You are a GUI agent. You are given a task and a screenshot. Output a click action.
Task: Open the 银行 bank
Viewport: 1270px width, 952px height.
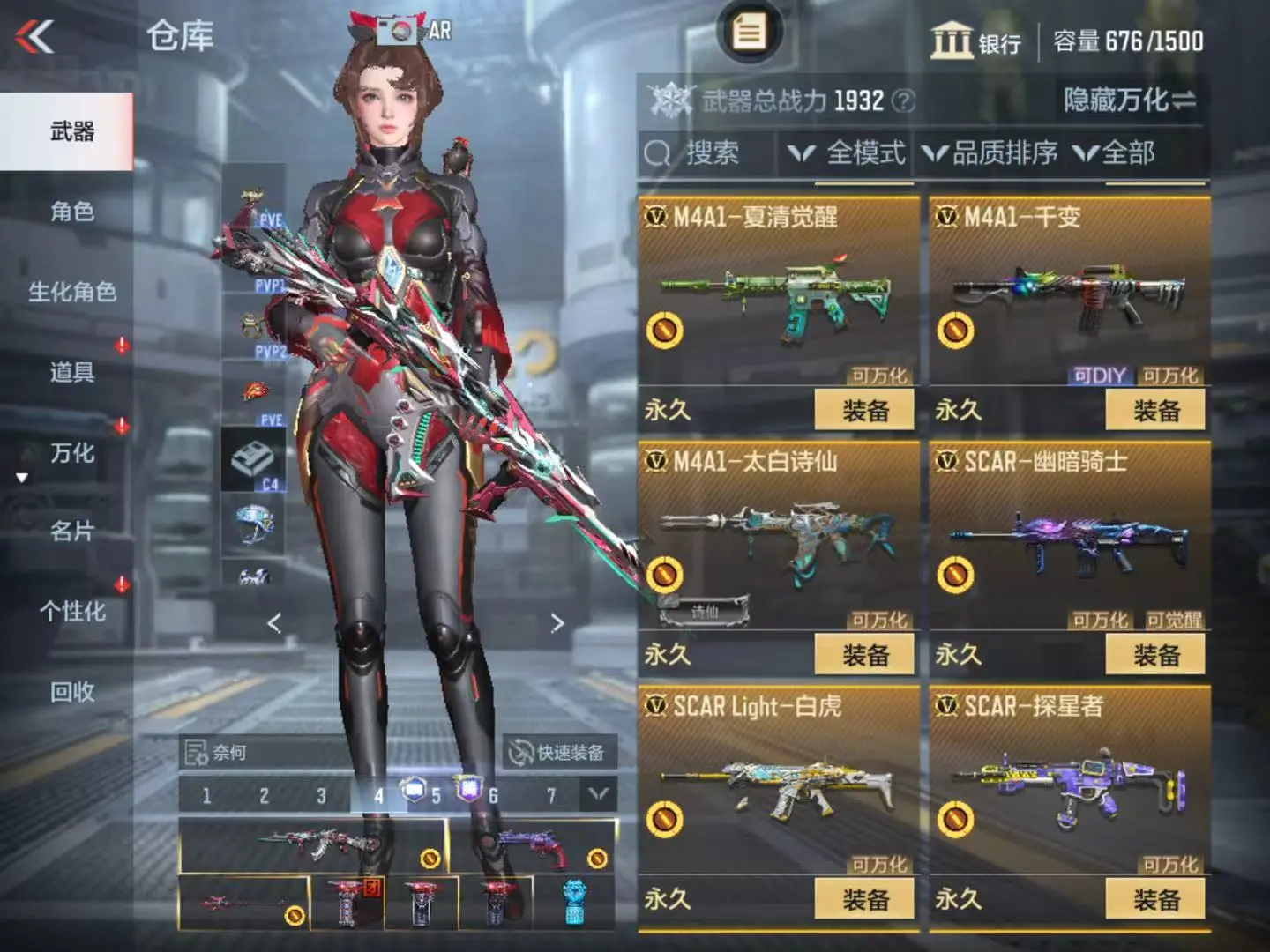point(975,41)
